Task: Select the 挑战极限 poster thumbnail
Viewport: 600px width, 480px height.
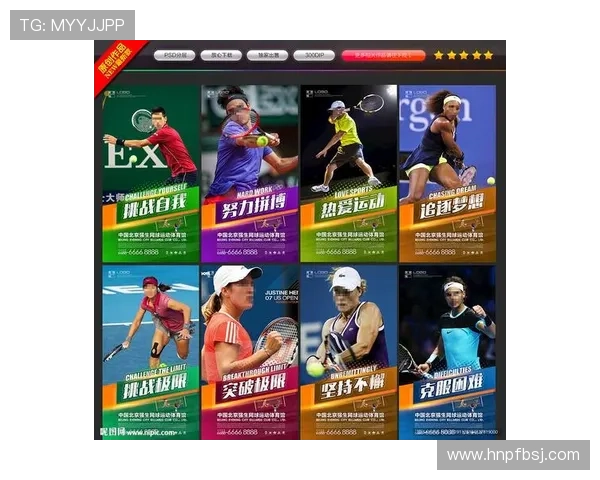Action: click(x=150, y=352)
